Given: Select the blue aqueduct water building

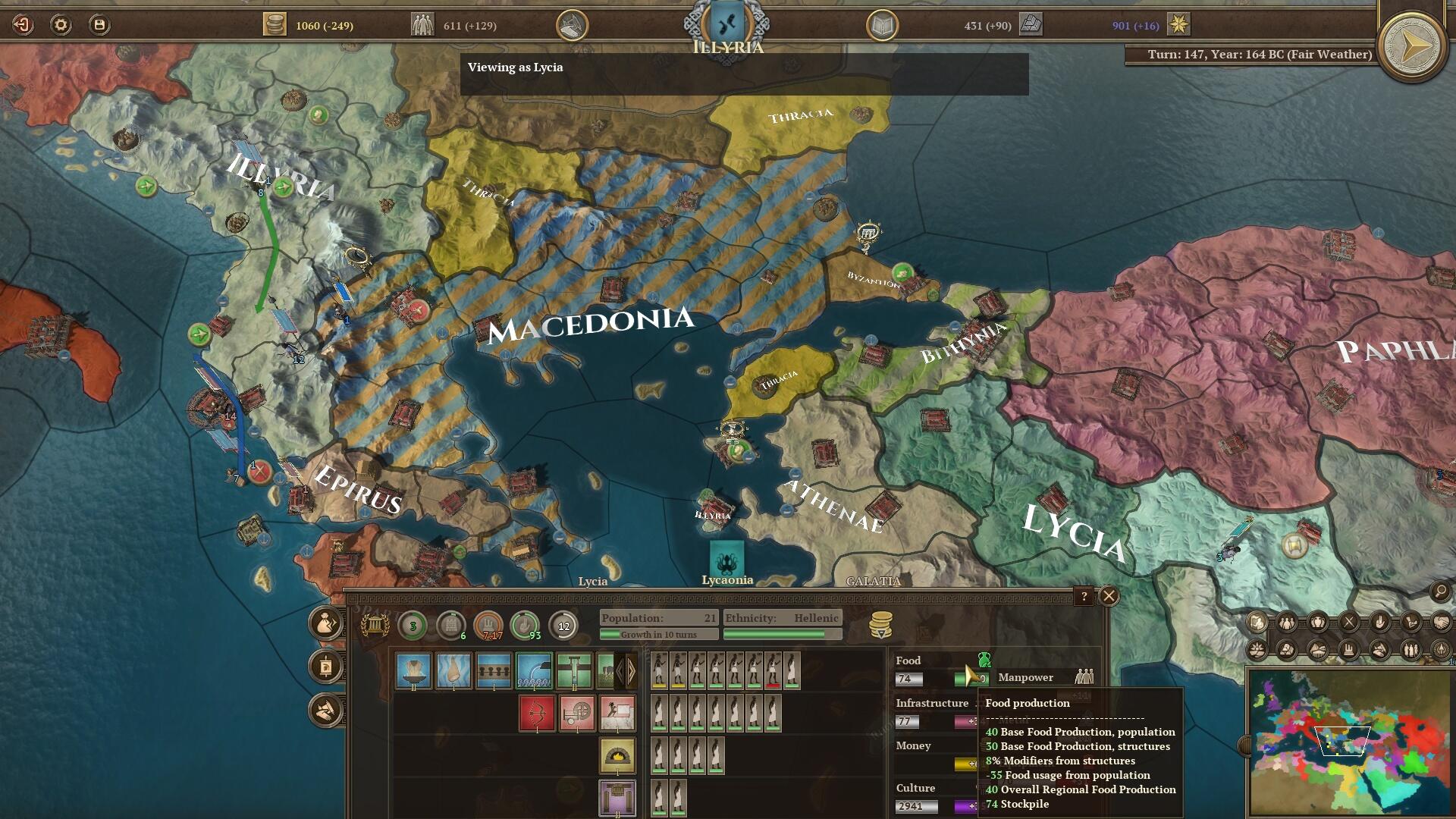Looking at the screenshot, I should 534,670.
